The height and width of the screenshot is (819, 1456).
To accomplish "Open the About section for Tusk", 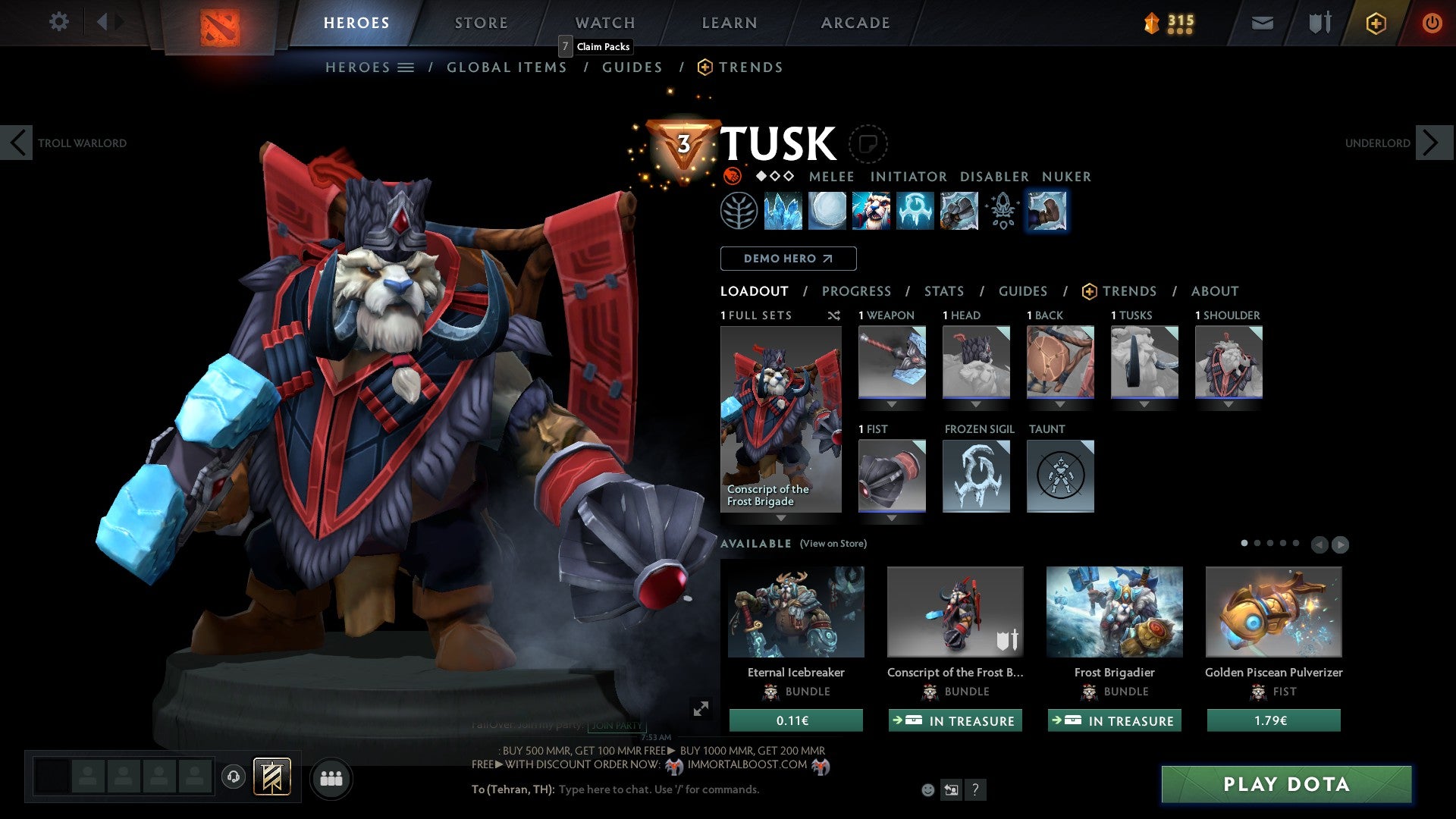I will coord(1214,291).
